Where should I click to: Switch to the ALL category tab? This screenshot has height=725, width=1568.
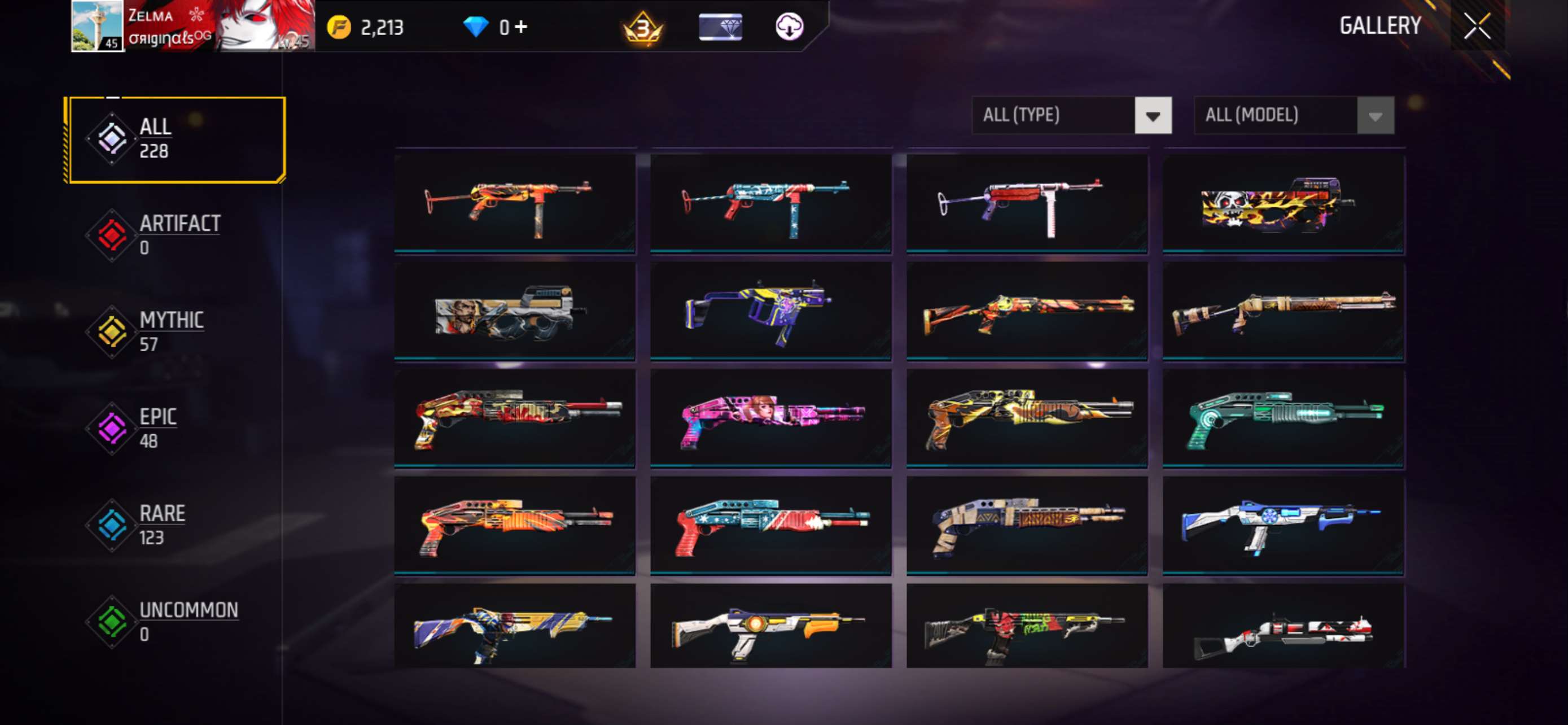click(x=155, y=137)
